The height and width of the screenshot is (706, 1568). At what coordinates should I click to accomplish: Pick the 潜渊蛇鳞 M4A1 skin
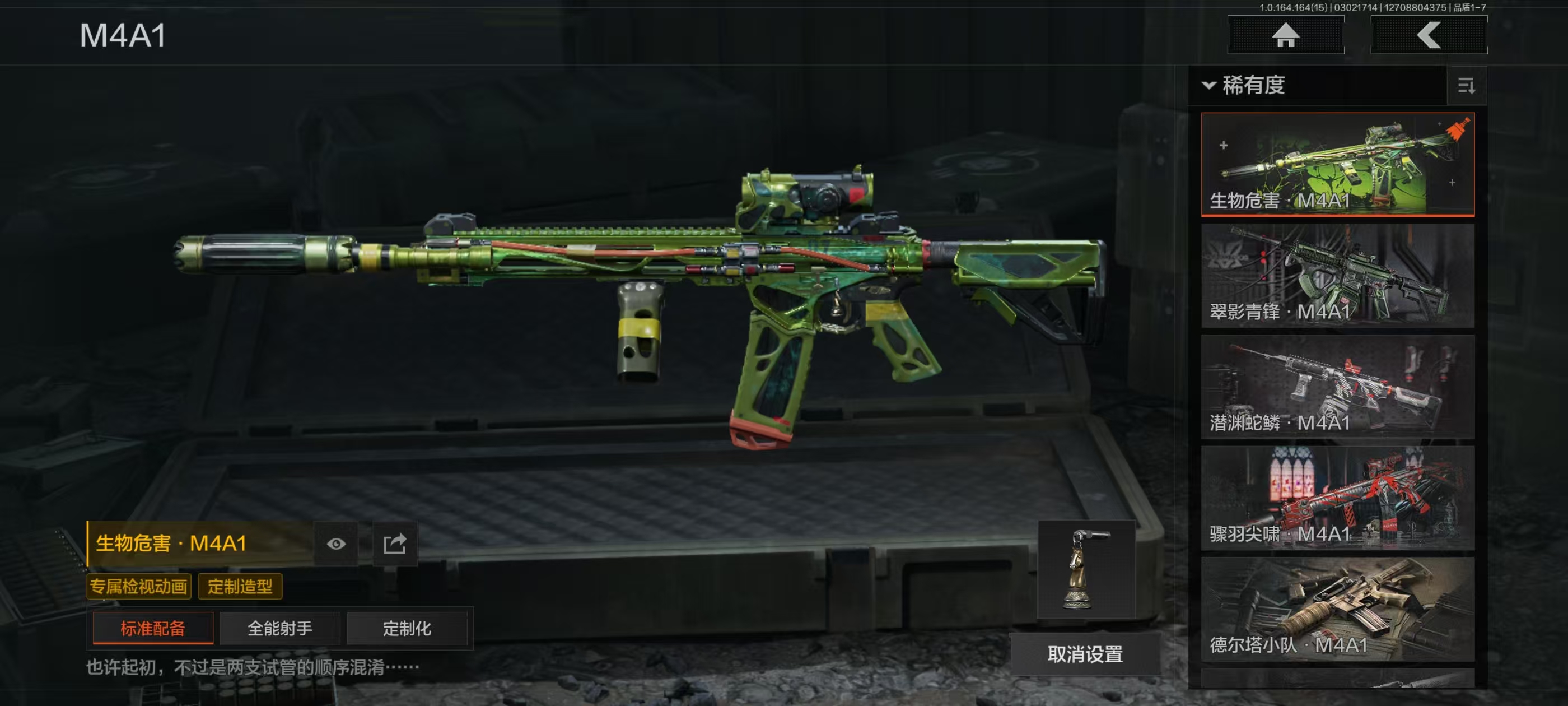point(1337,386)
